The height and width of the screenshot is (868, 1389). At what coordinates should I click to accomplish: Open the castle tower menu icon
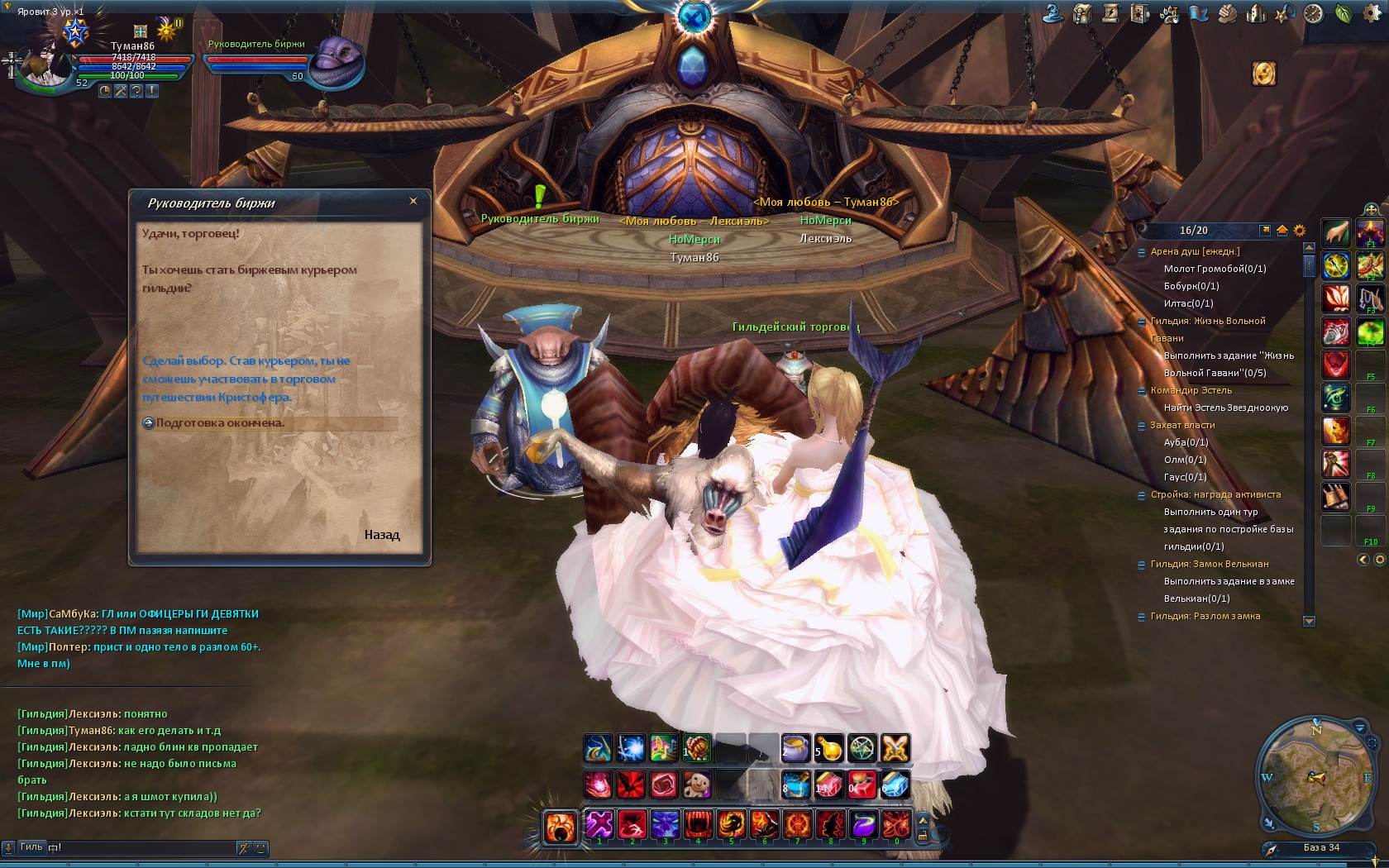[x=1256, y=14]
